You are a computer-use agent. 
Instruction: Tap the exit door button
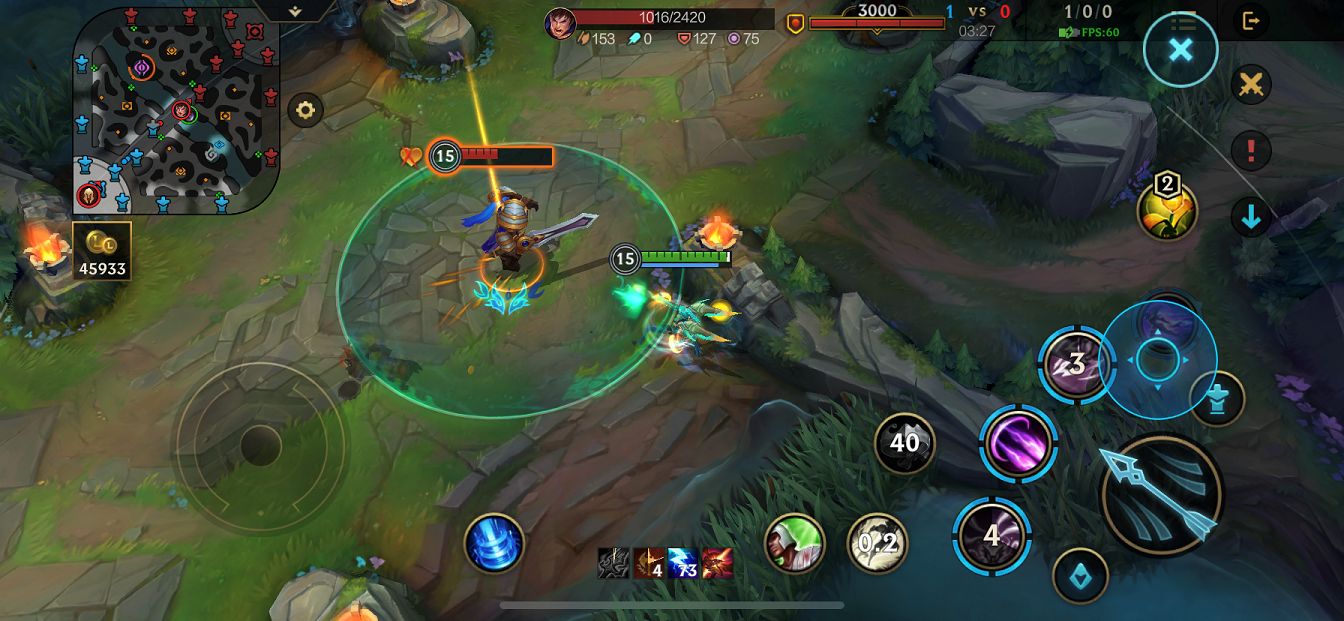(1250, 20)
